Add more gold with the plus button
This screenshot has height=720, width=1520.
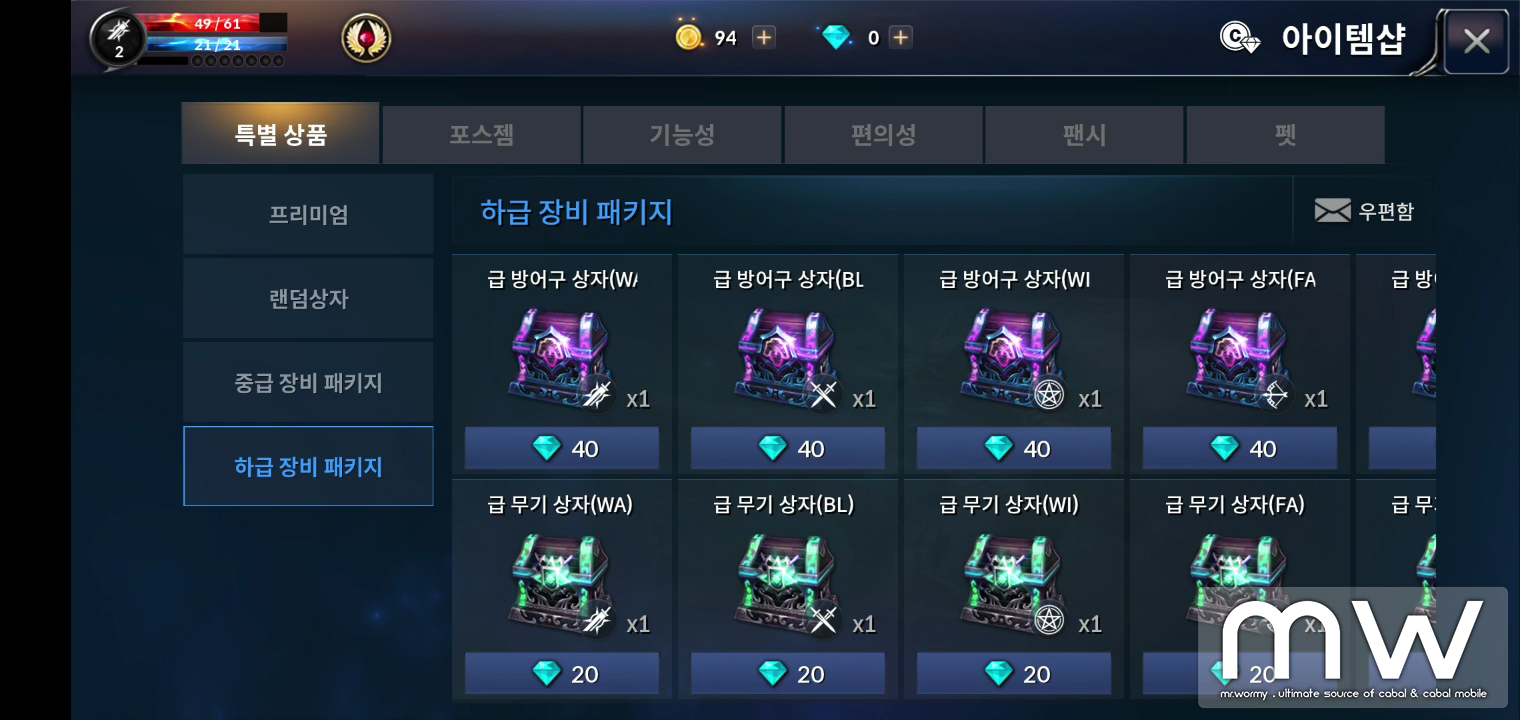(x=764, y=38)
